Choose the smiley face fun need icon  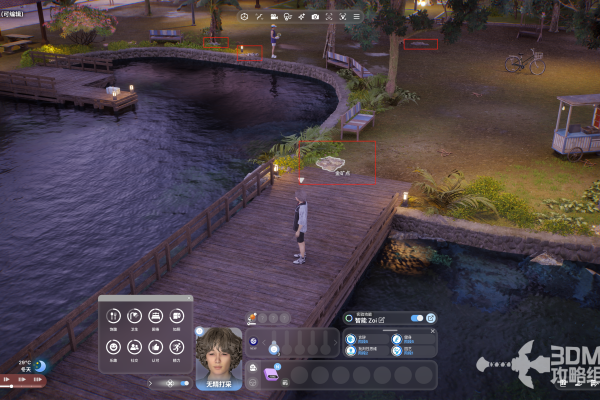coord(111,346)
